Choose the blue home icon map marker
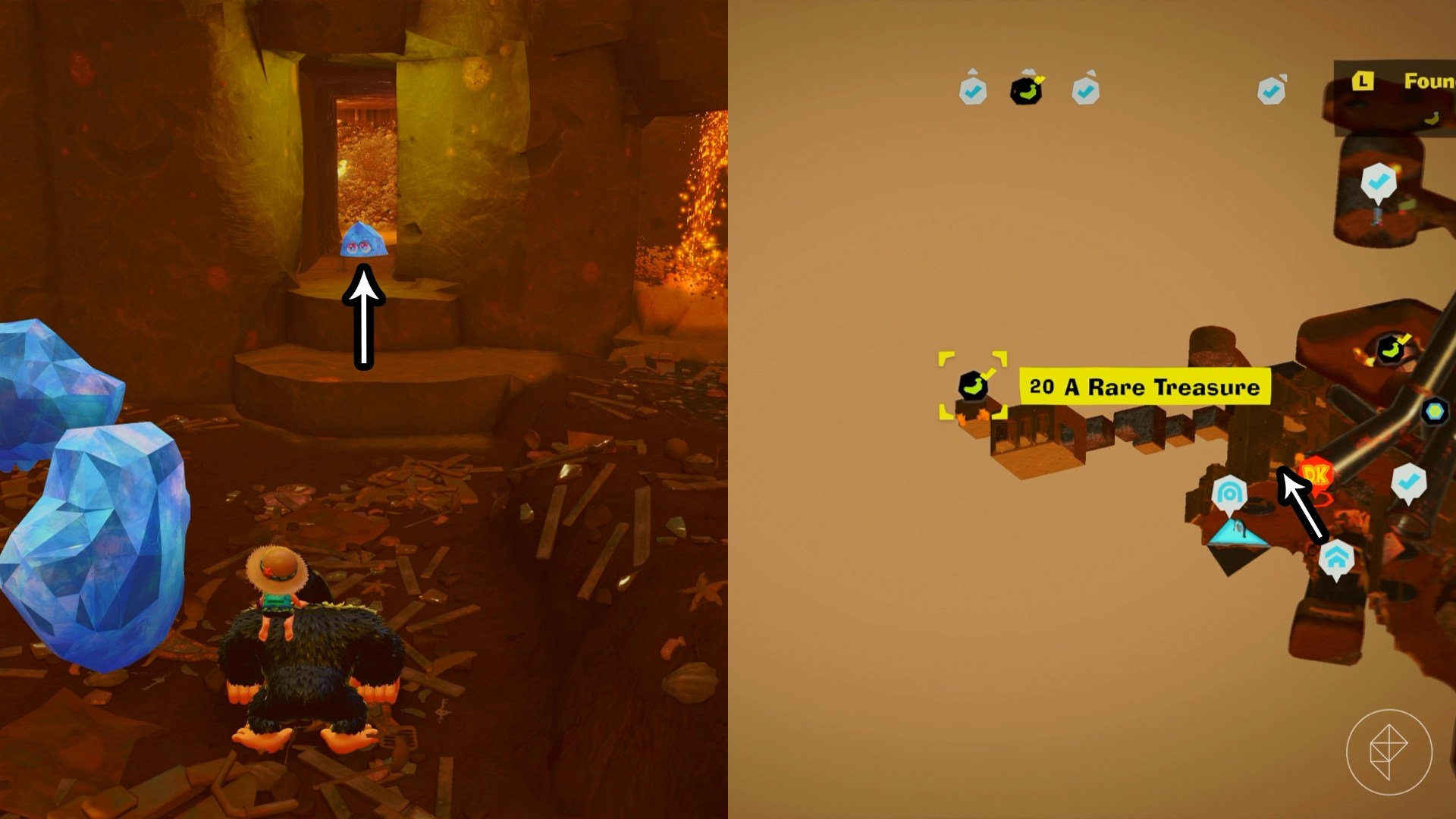1456x819 pixels. tap(1335, 560)
